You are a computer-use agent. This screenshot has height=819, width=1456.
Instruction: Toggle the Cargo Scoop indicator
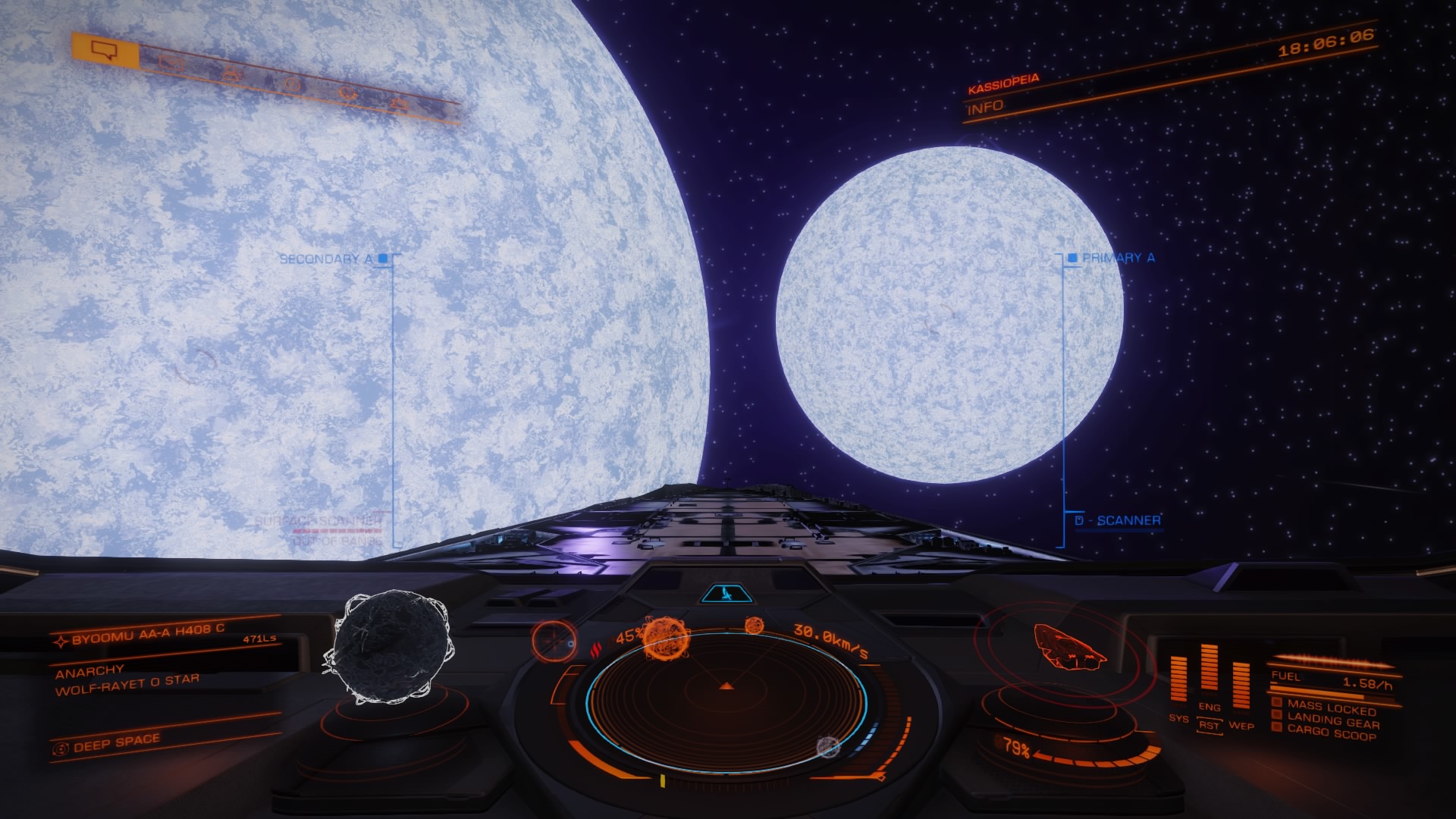(1331, 733)
